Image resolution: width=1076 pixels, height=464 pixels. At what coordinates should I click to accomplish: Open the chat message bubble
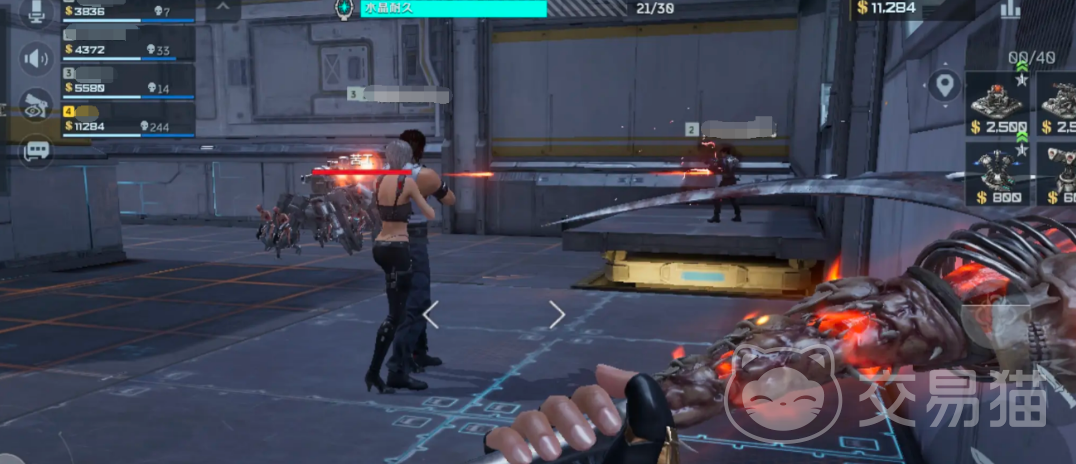pyautogui.click(x=37, y=150)
